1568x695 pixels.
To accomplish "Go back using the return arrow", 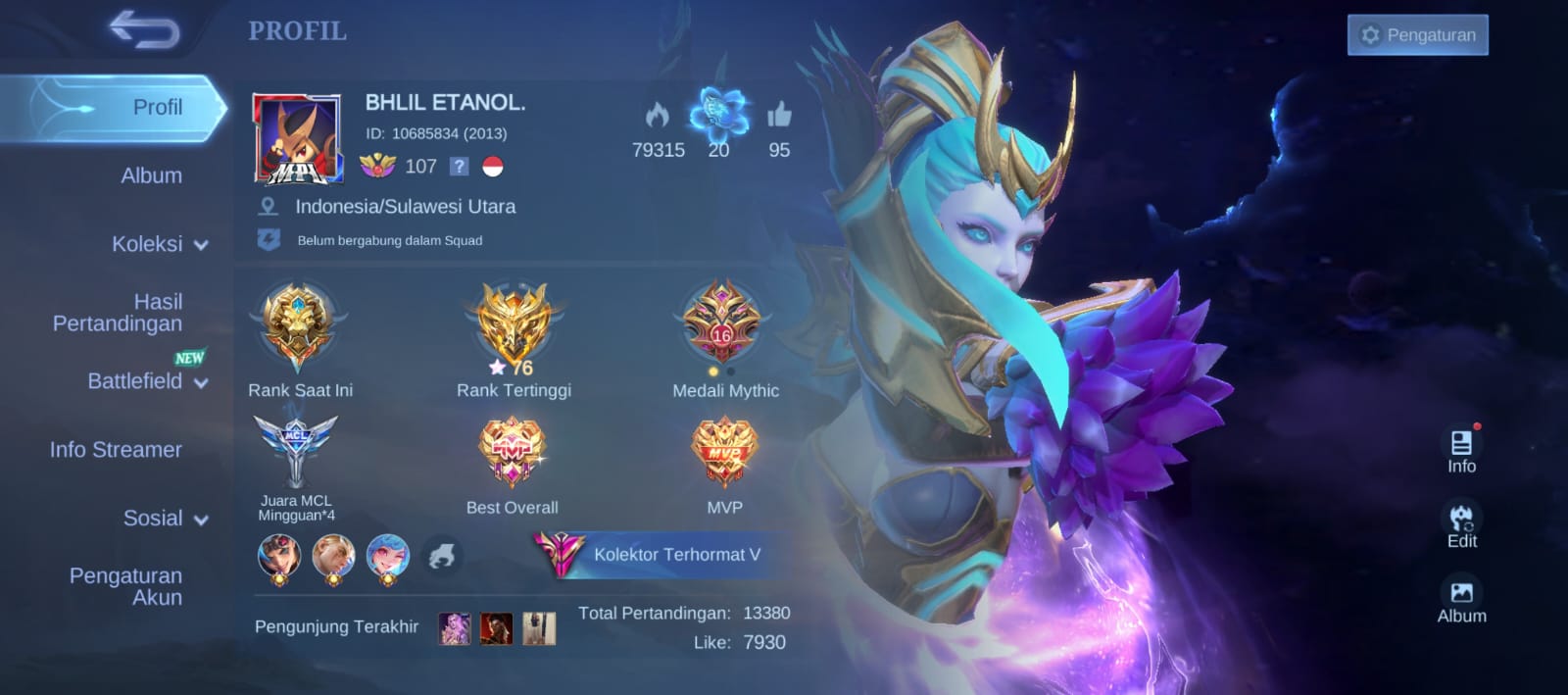I will [x=144, y=29].
